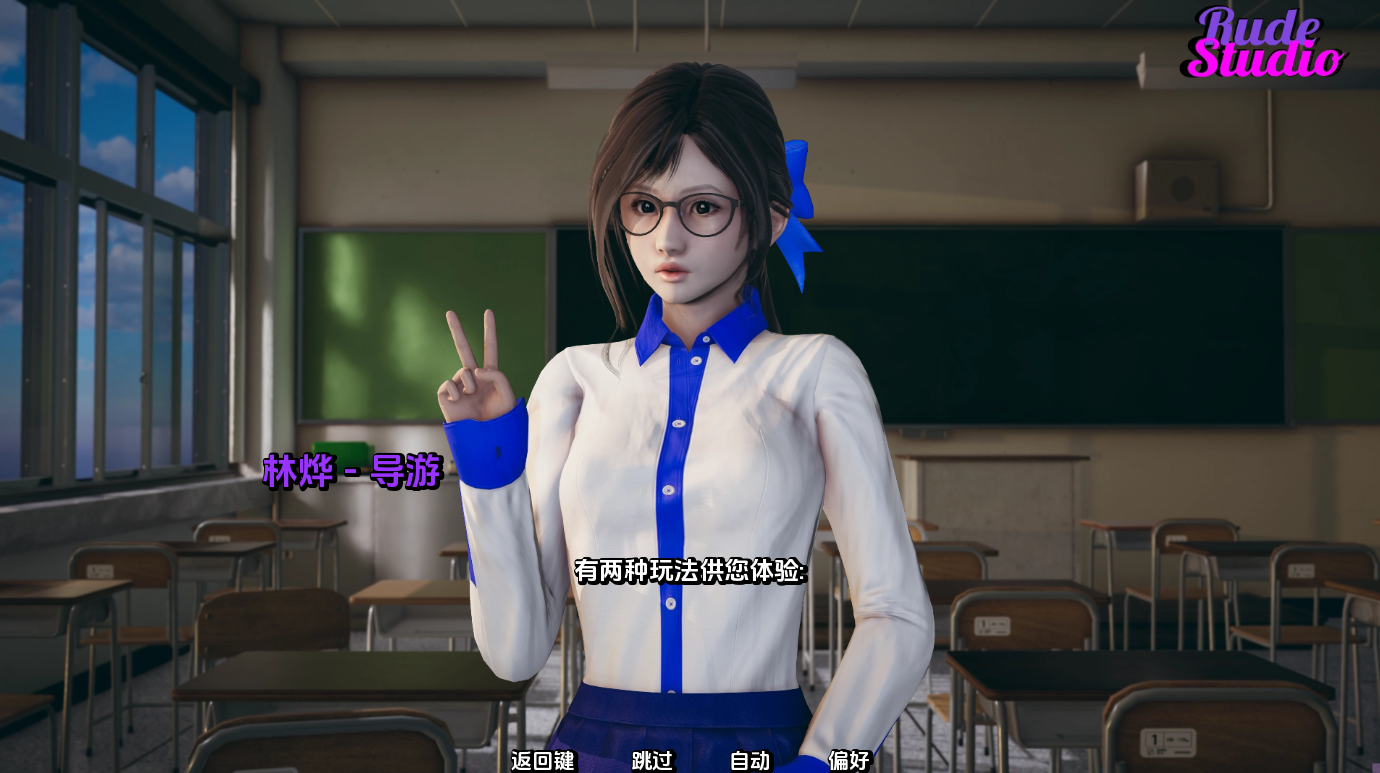The image size is (1380, 773).
Task: Enable 自动 auto-play mode
Action: click(x=750, y=761)
